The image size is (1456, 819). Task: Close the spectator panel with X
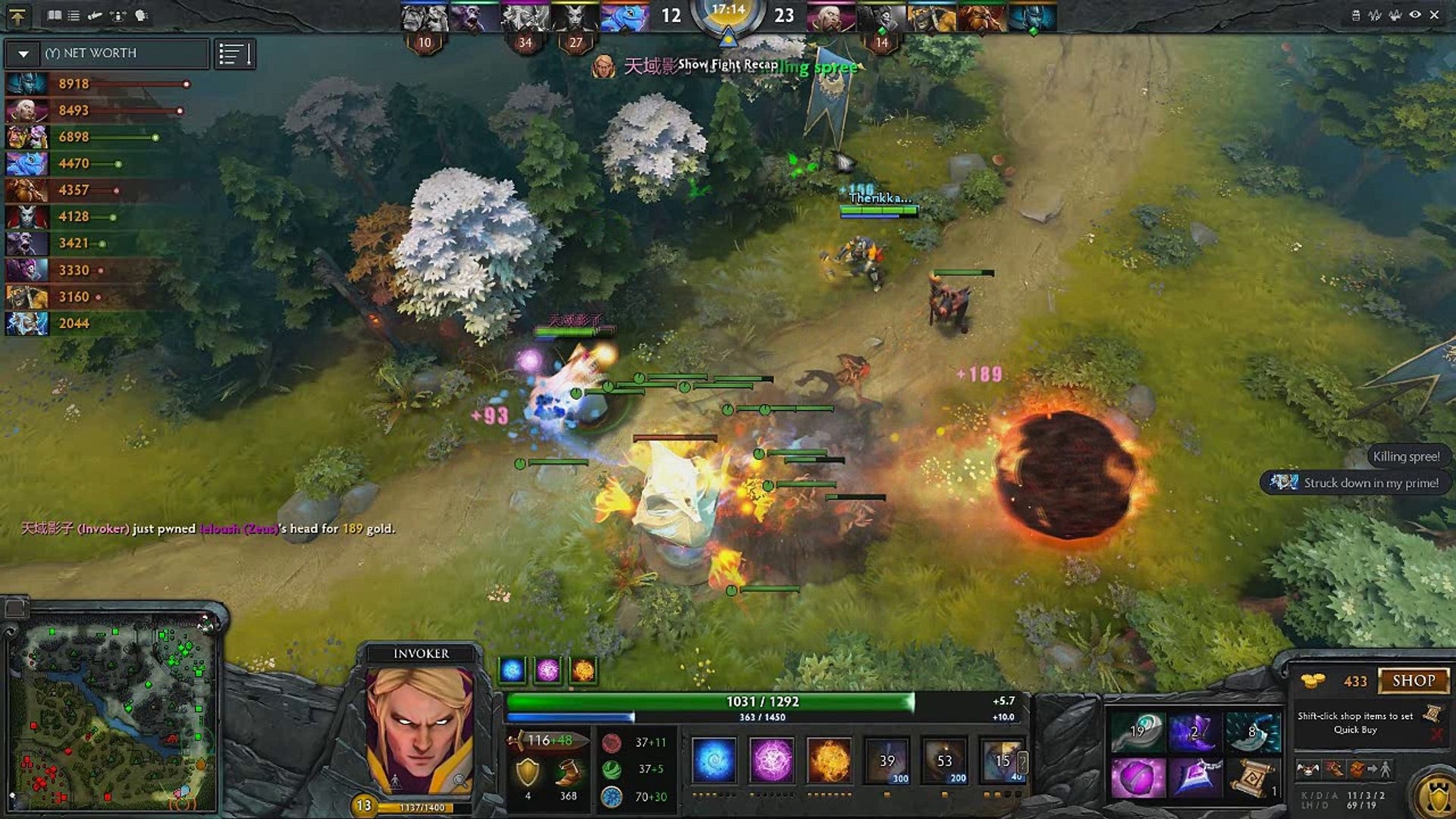point(1434,14)
